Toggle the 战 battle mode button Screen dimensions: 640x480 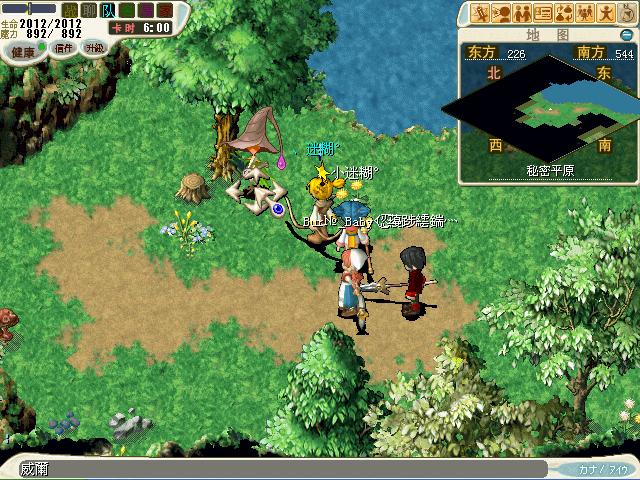click(x=69, y=11)
